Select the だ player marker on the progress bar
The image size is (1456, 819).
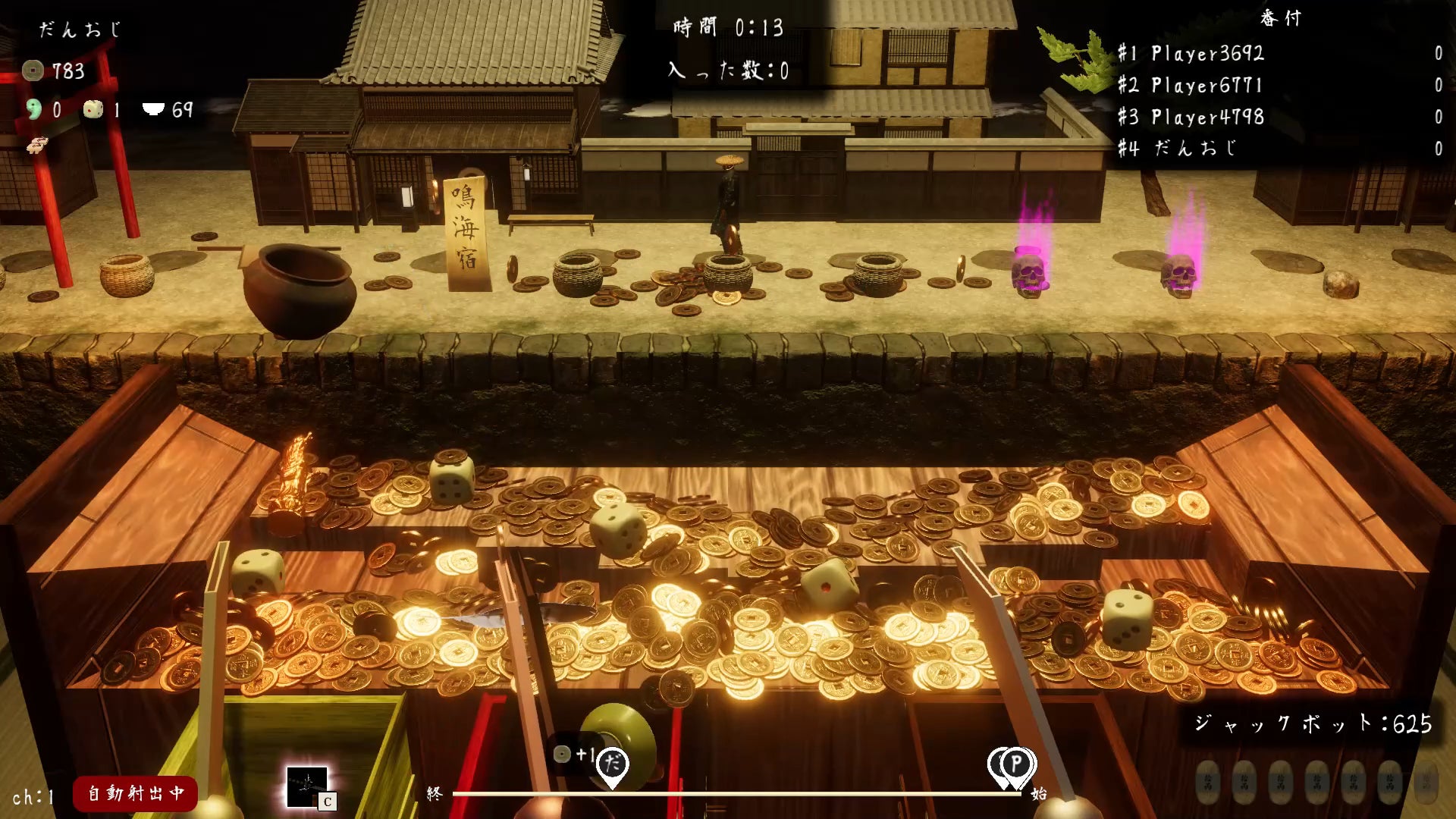pos(612,764)
